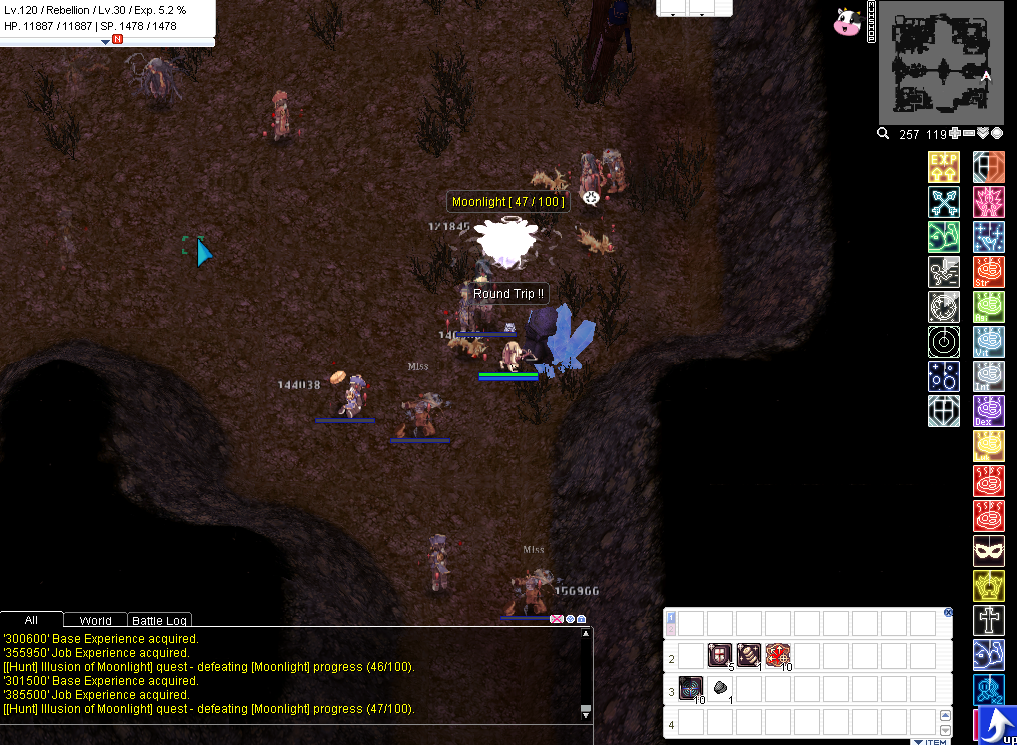Click the Str food buff icon
Screen dimensions: 1017x745
coord(988,272)
